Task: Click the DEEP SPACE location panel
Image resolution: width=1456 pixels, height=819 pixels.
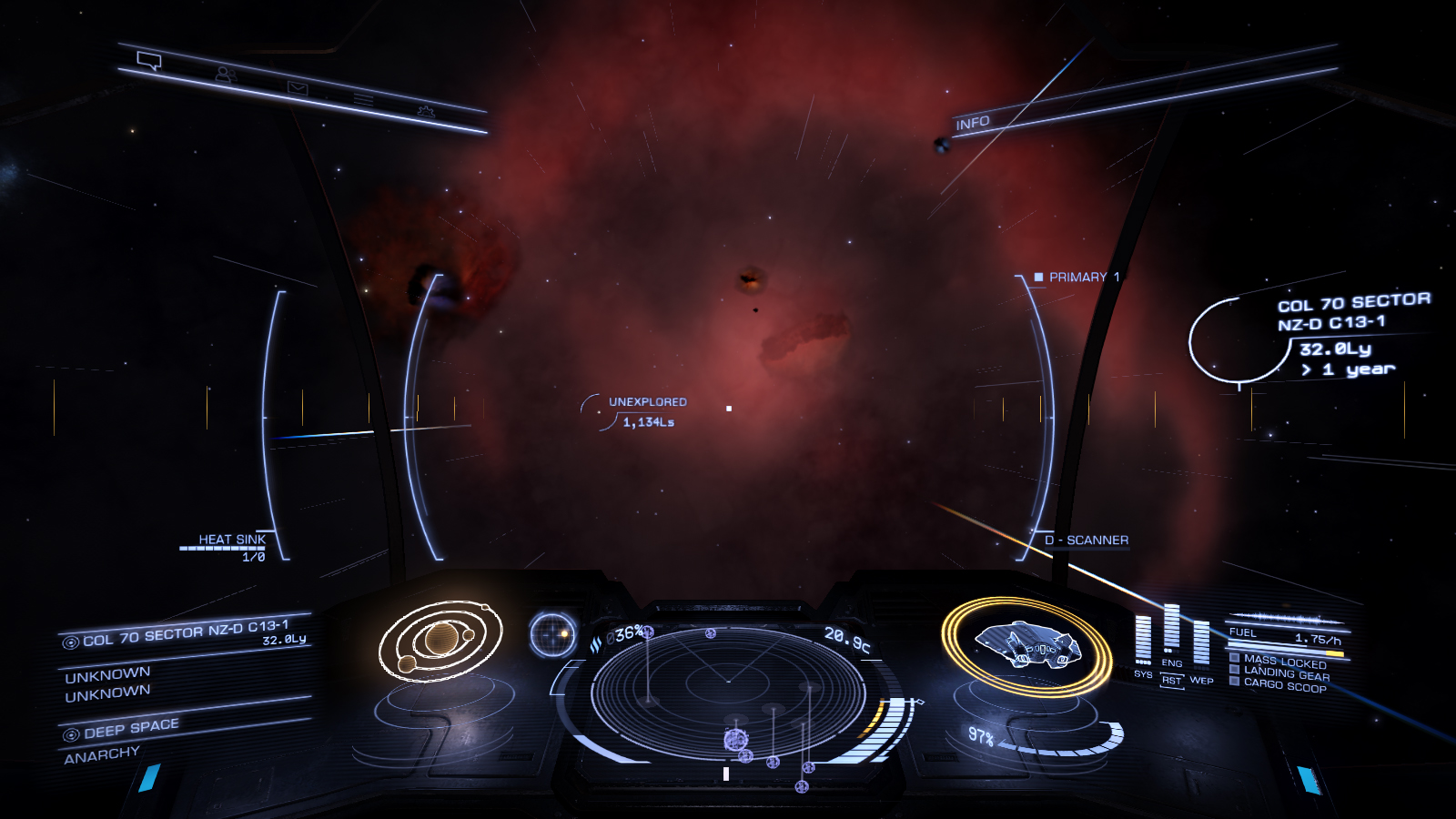Action: [131, 729]
